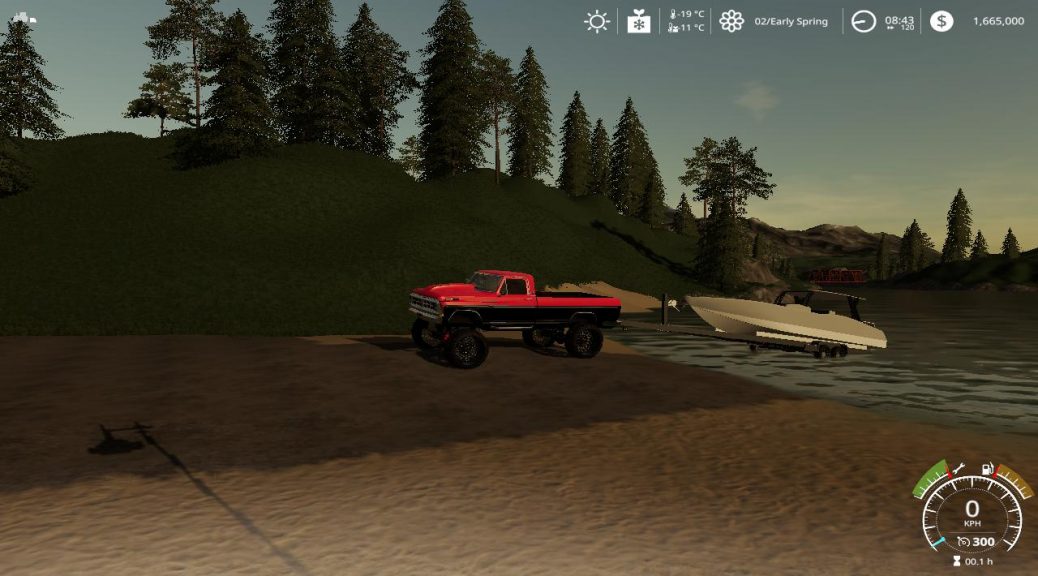Click the fuel pump icon
Viewport: 1038px width, 576px height.
point(988,468)
